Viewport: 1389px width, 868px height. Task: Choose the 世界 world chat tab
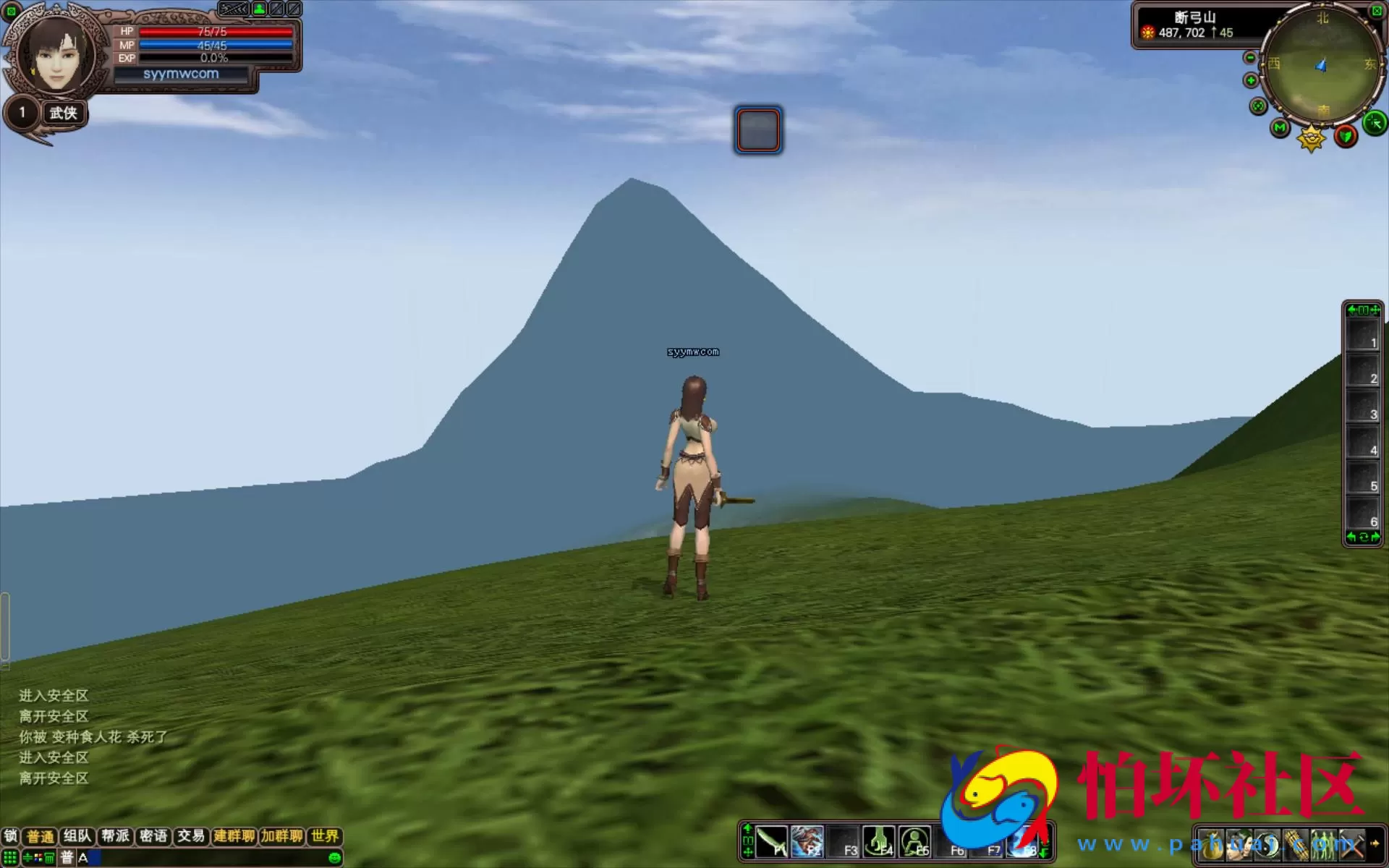click(x=325, y=836)
